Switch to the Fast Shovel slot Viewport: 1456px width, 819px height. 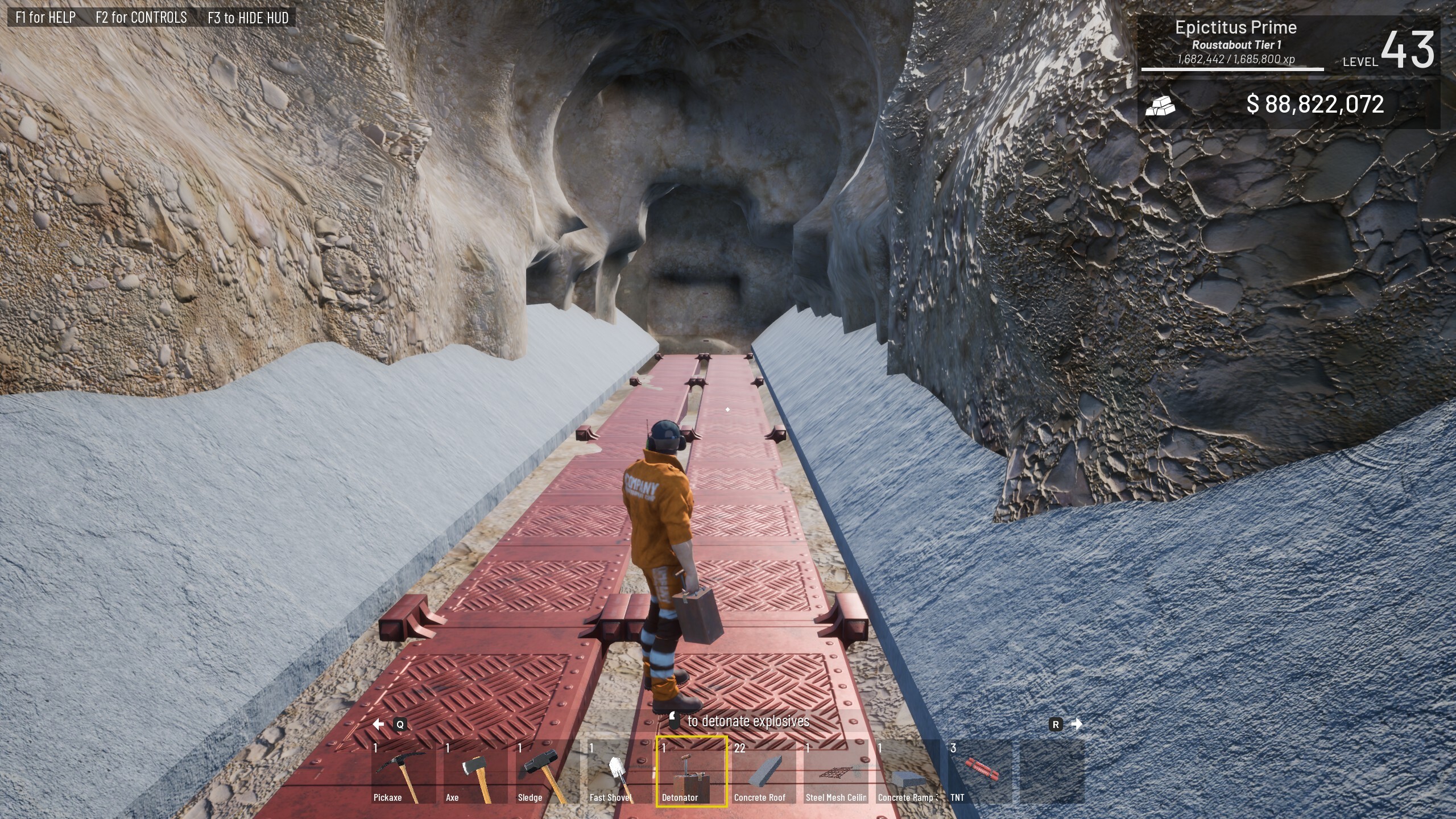point(619,772)
